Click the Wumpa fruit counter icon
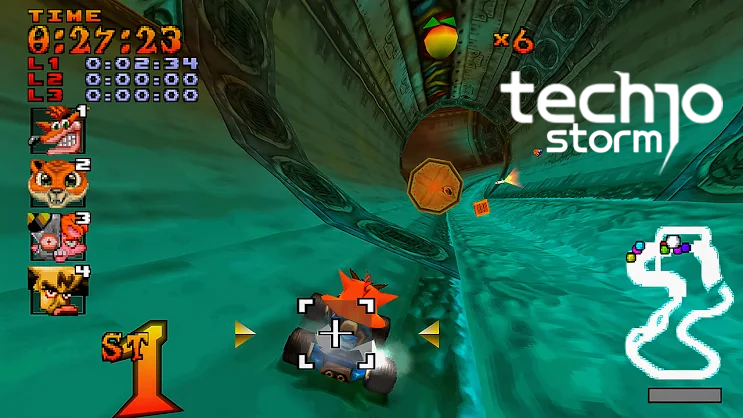Screen dimensions: 743x418 (436, 39)
